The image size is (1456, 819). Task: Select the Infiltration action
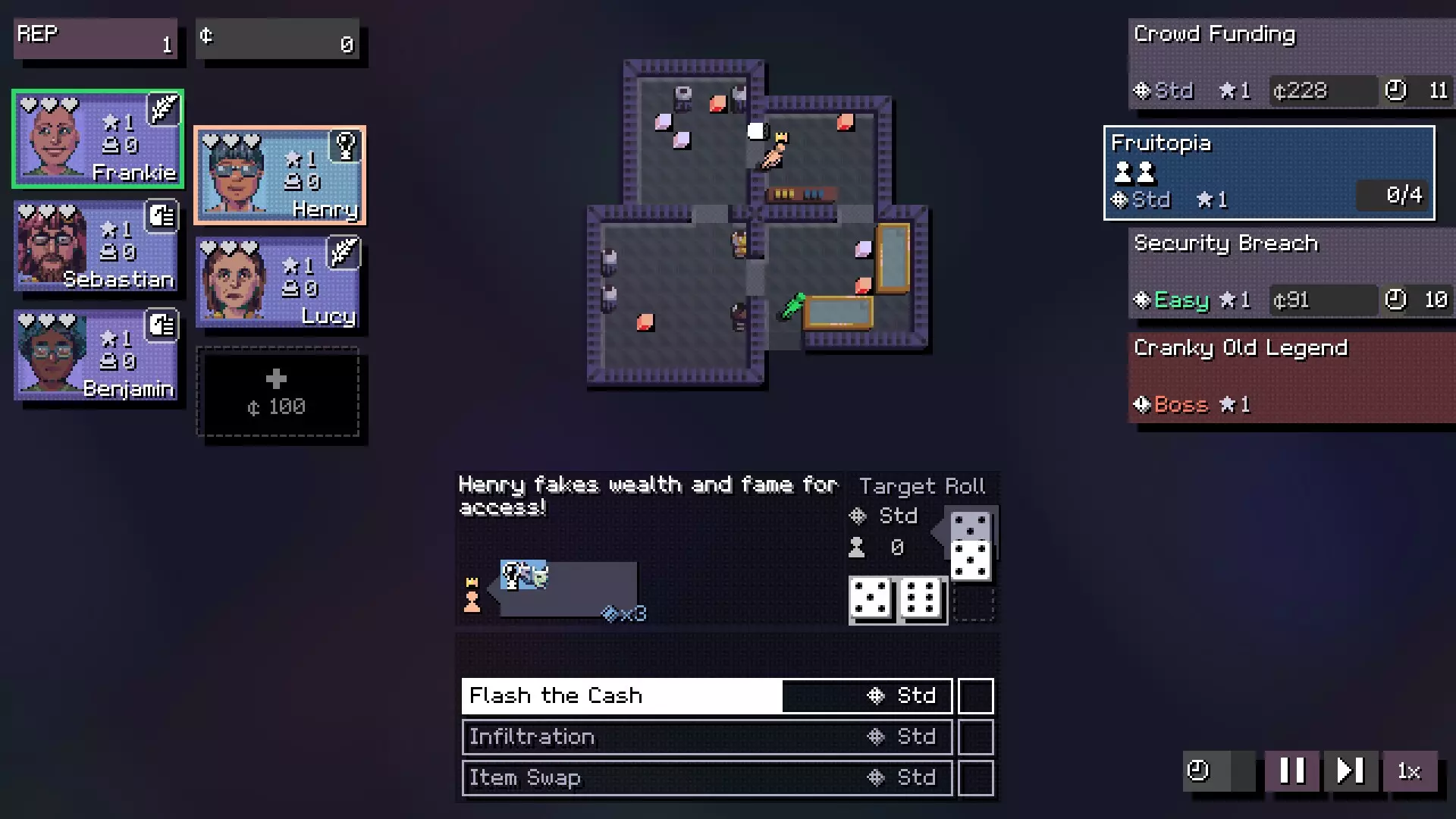[707, 737]
